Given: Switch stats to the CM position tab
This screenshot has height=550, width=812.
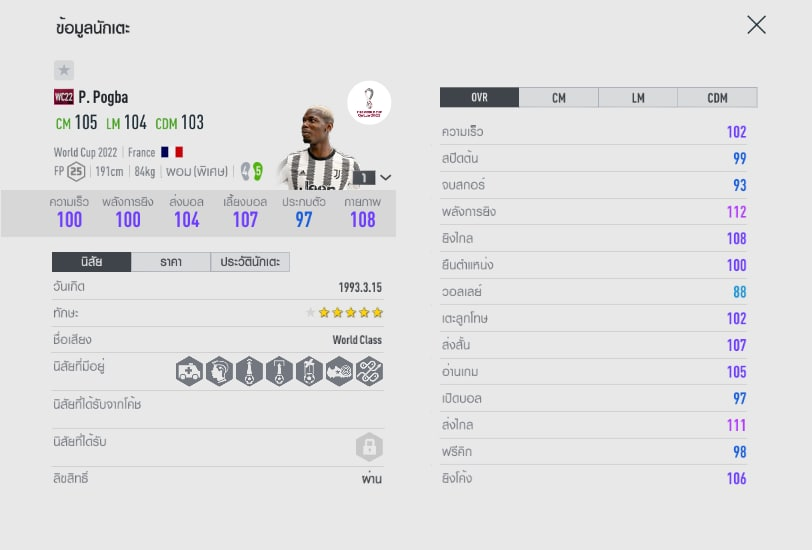Looking at the screenshot, I should pos(558,98).
